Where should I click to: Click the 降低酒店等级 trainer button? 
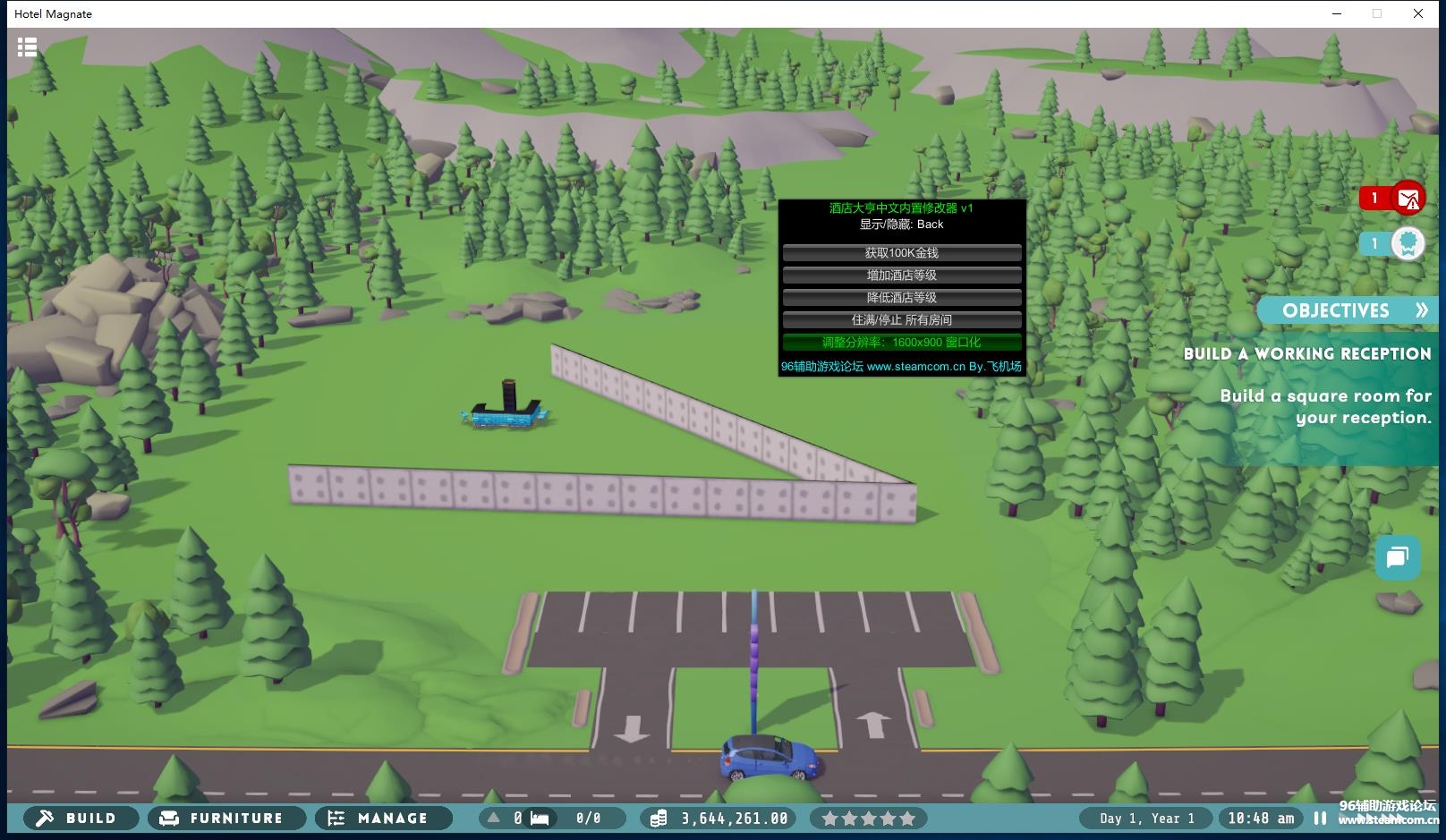pos(902,298)
